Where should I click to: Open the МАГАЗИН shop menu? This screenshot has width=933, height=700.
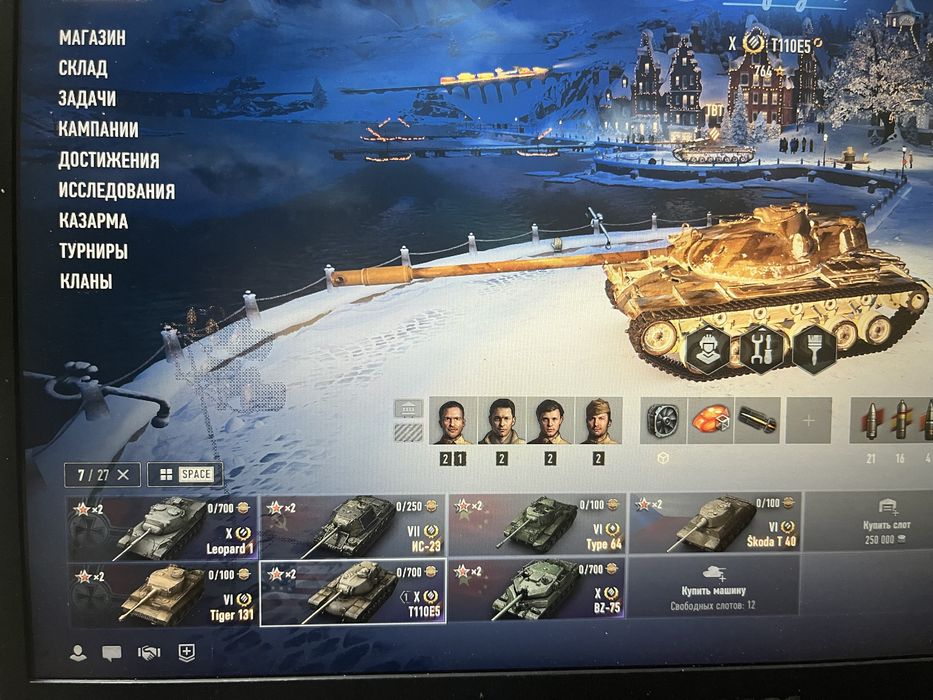pyautogui.click(x=92, y=38)
